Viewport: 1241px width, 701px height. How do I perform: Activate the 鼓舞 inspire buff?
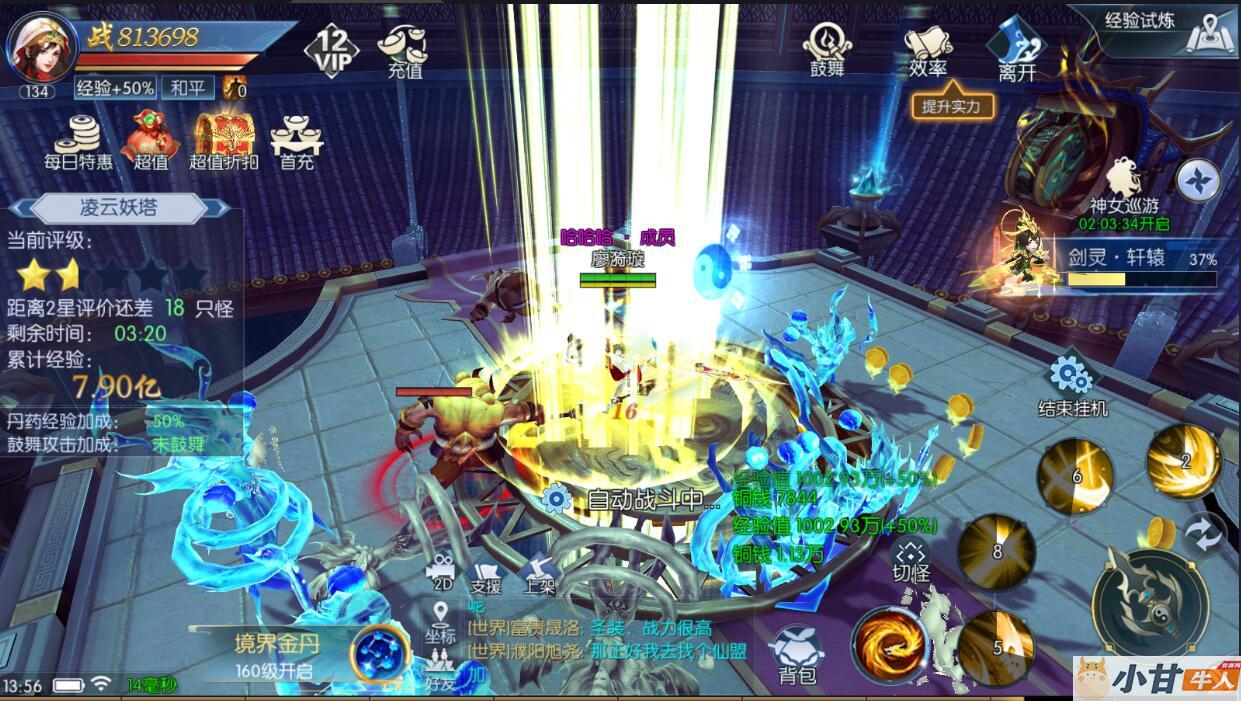point(827,49)
